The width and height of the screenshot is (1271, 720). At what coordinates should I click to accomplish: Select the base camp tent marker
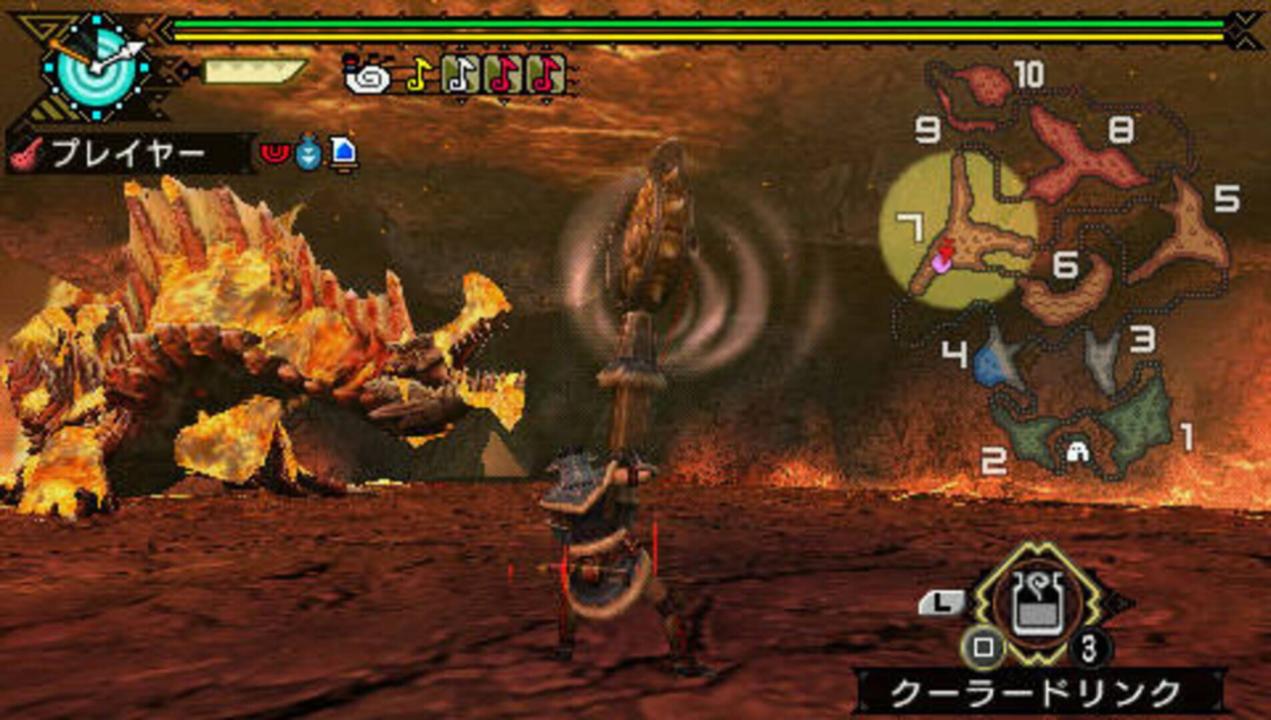pyautogui.click(x=1078, y=452)
